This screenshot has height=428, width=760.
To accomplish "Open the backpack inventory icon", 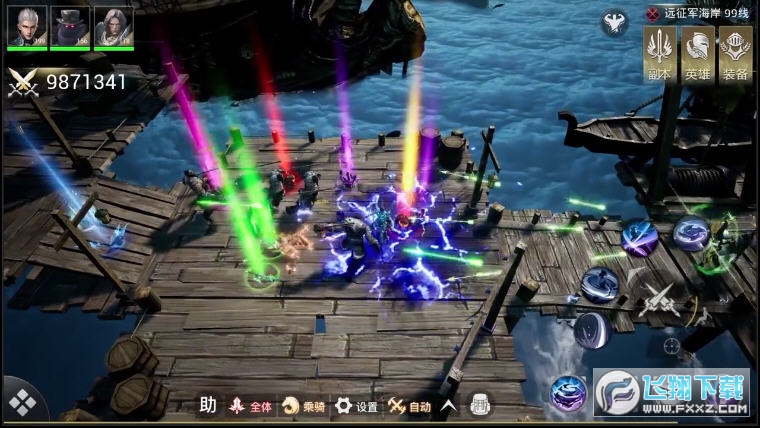I will [479, 404].
